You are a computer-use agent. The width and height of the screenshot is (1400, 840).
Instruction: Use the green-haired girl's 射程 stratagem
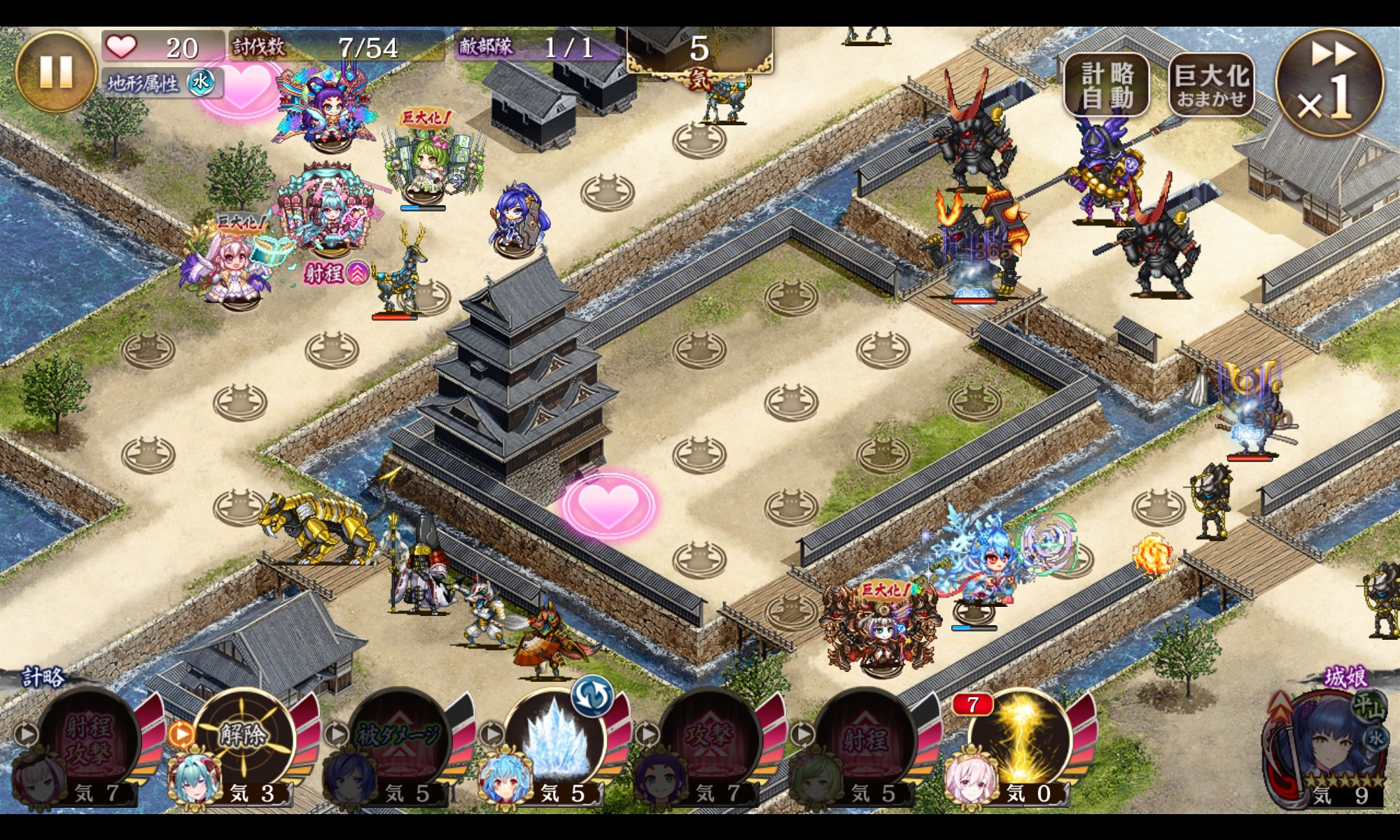point(865,738)
